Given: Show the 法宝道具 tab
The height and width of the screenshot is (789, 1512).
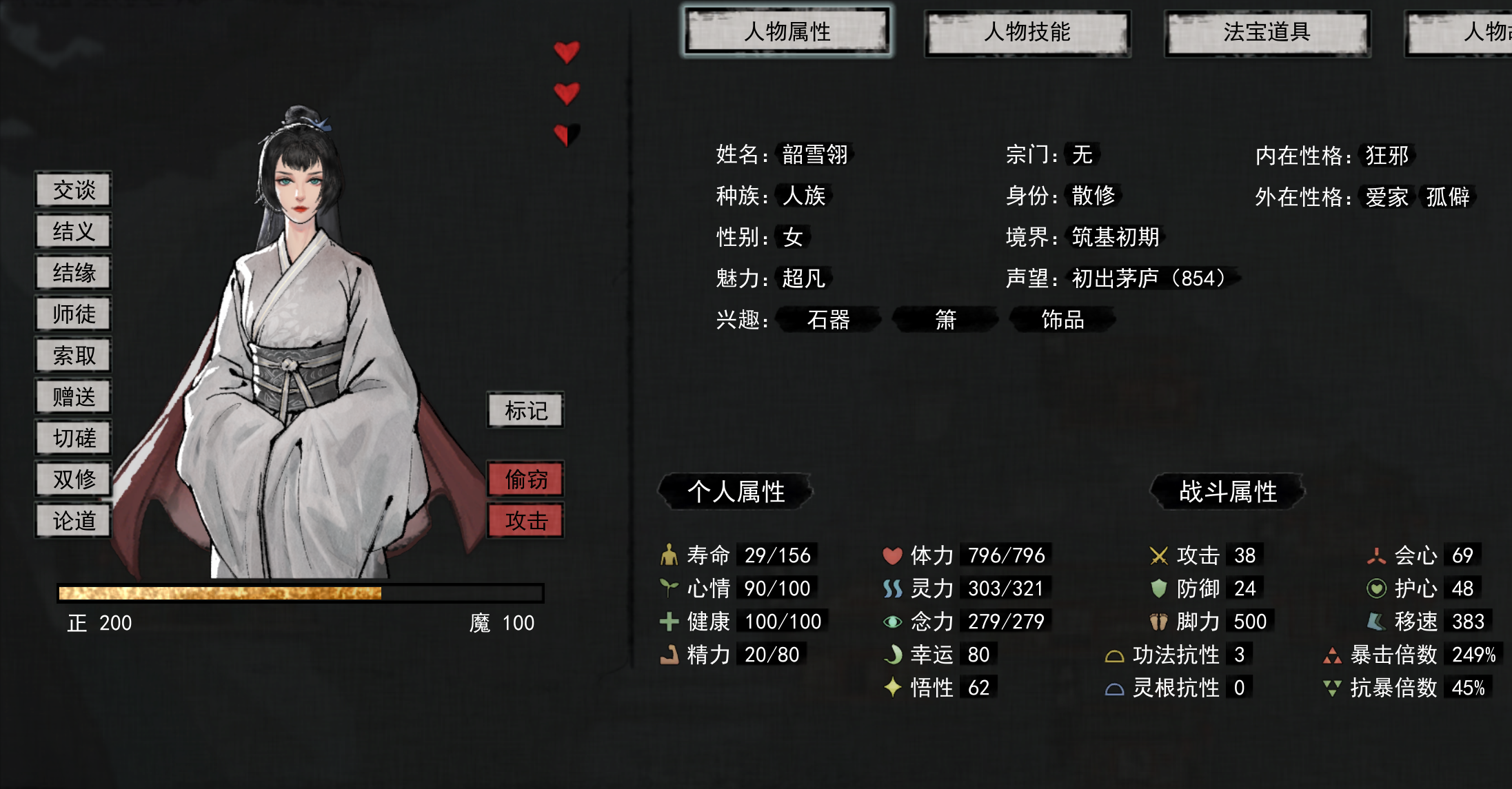Looking at the screenshot, I should pos(1267,32).
